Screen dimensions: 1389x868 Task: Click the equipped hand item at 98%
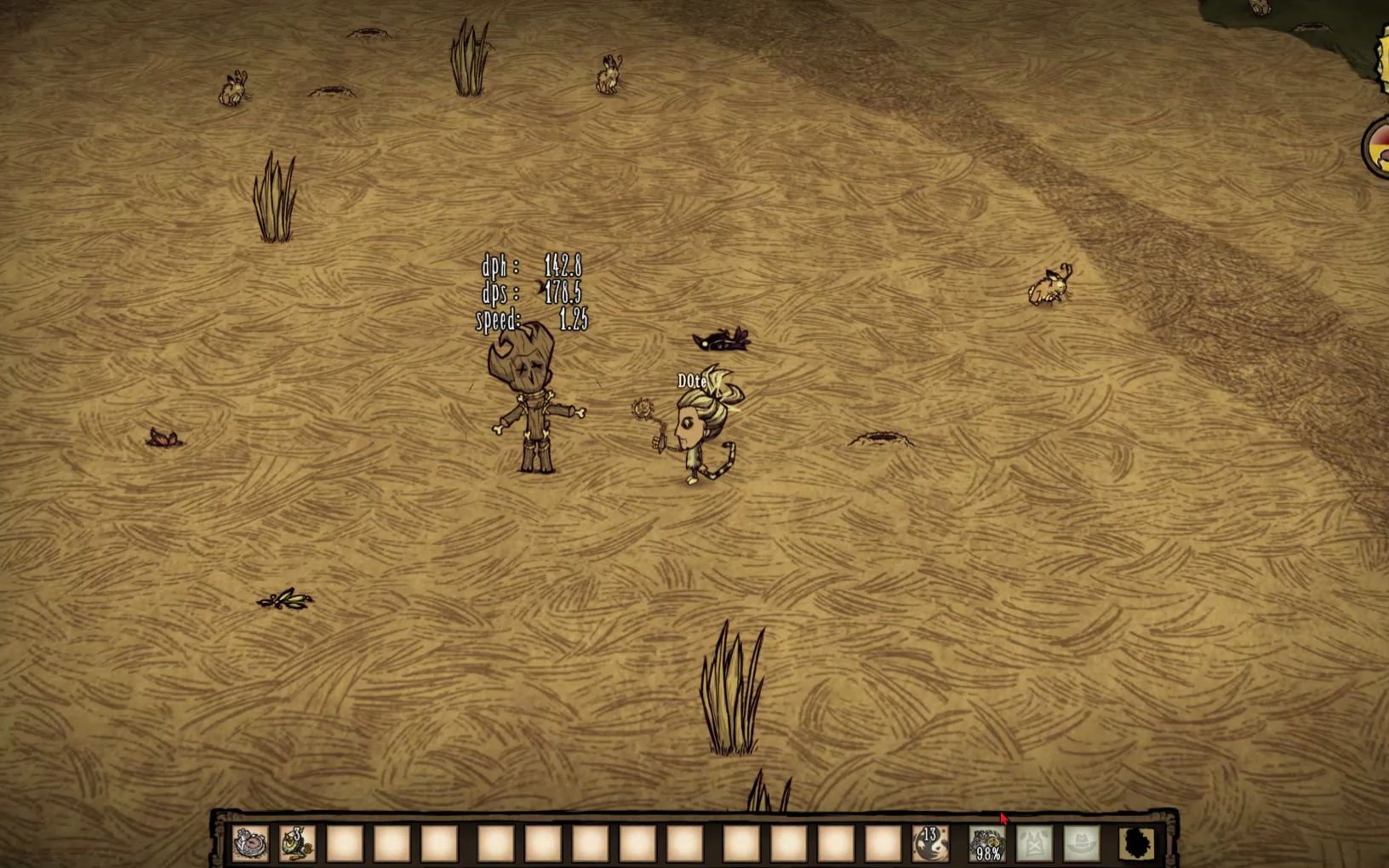(x=987, y=843)
